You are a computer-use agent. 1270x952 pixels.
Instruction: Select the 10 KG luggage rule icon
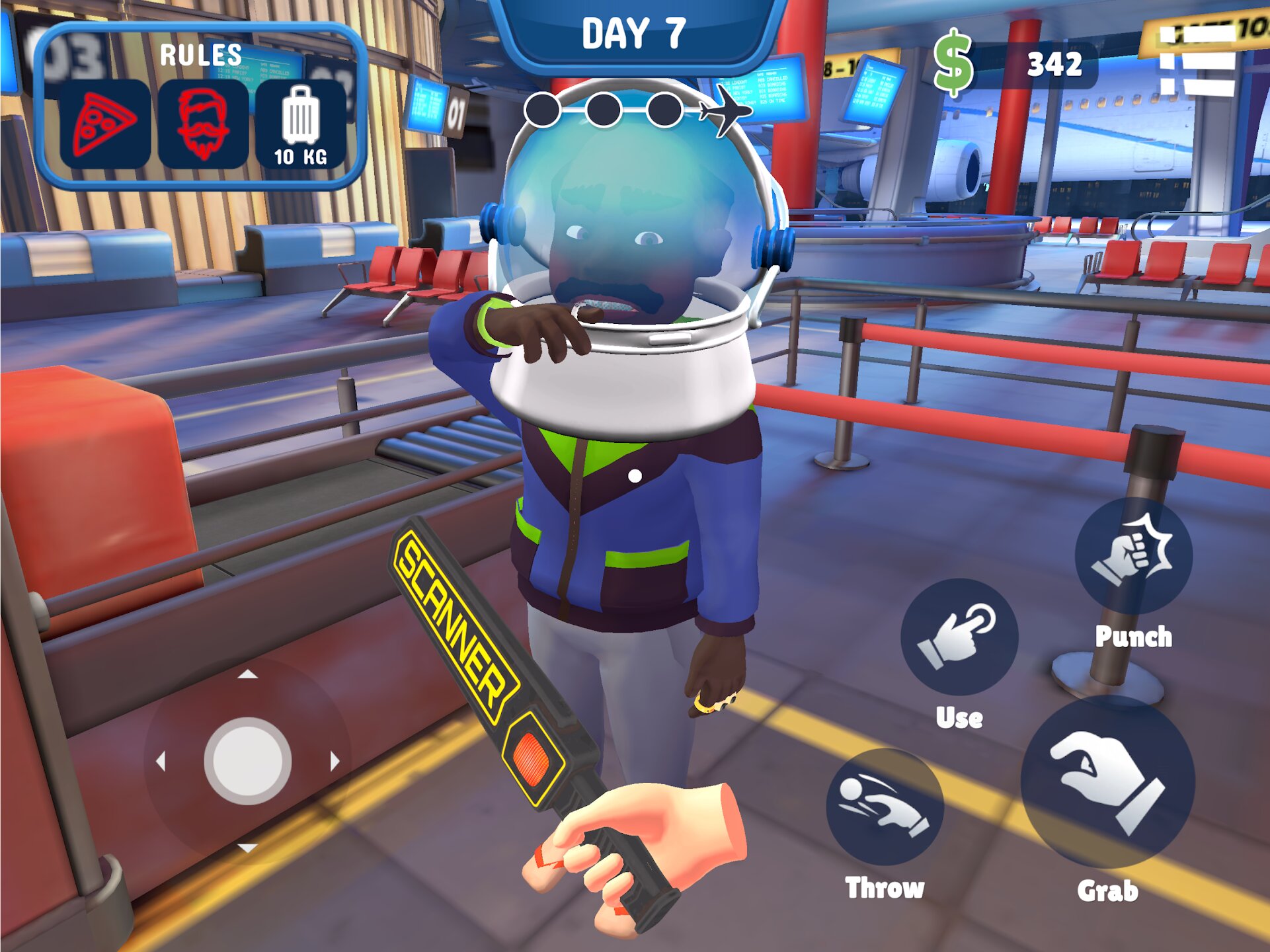(x=301, y=124)
